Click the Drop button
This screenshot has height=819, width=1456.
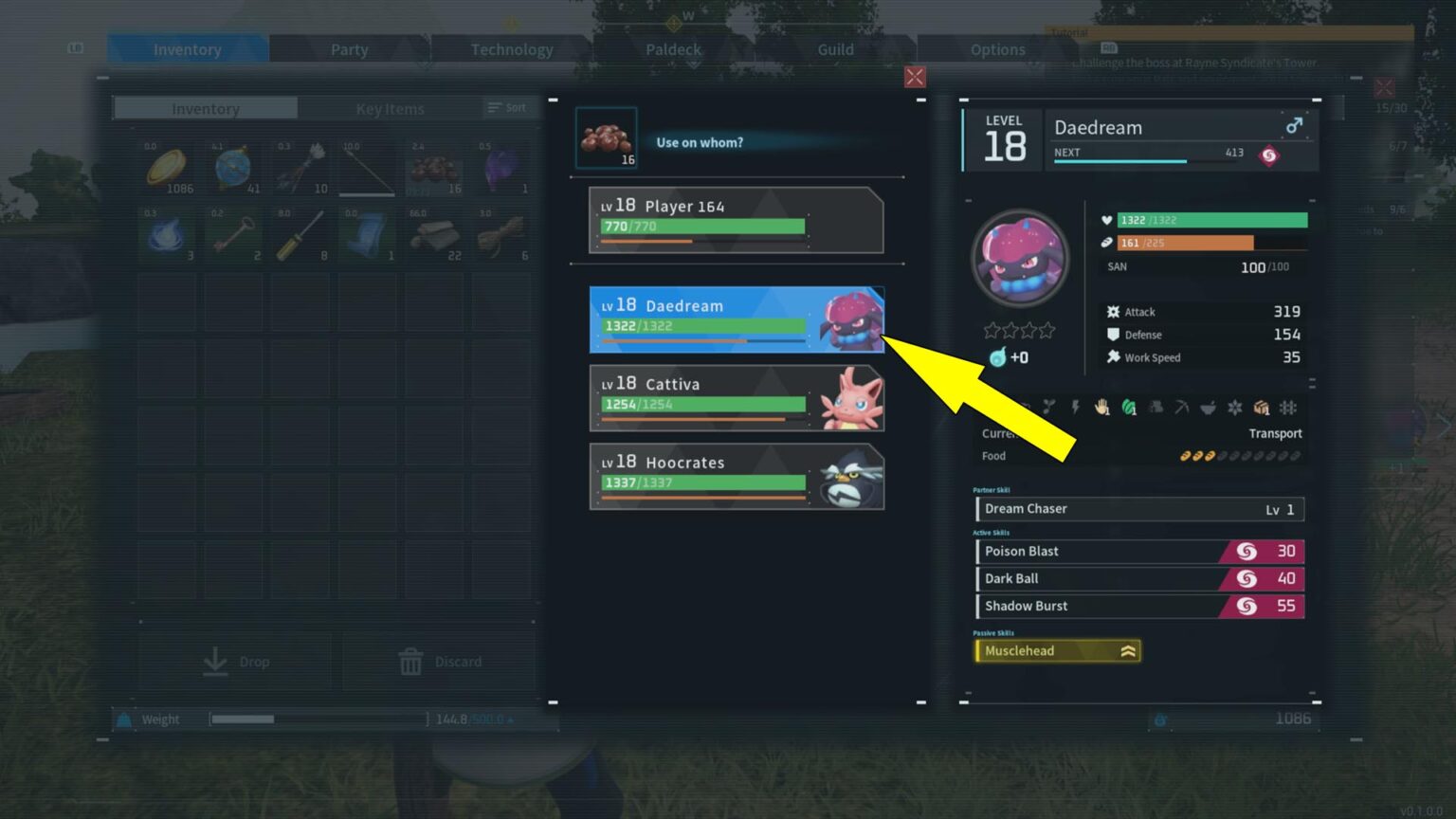(236, 662)
